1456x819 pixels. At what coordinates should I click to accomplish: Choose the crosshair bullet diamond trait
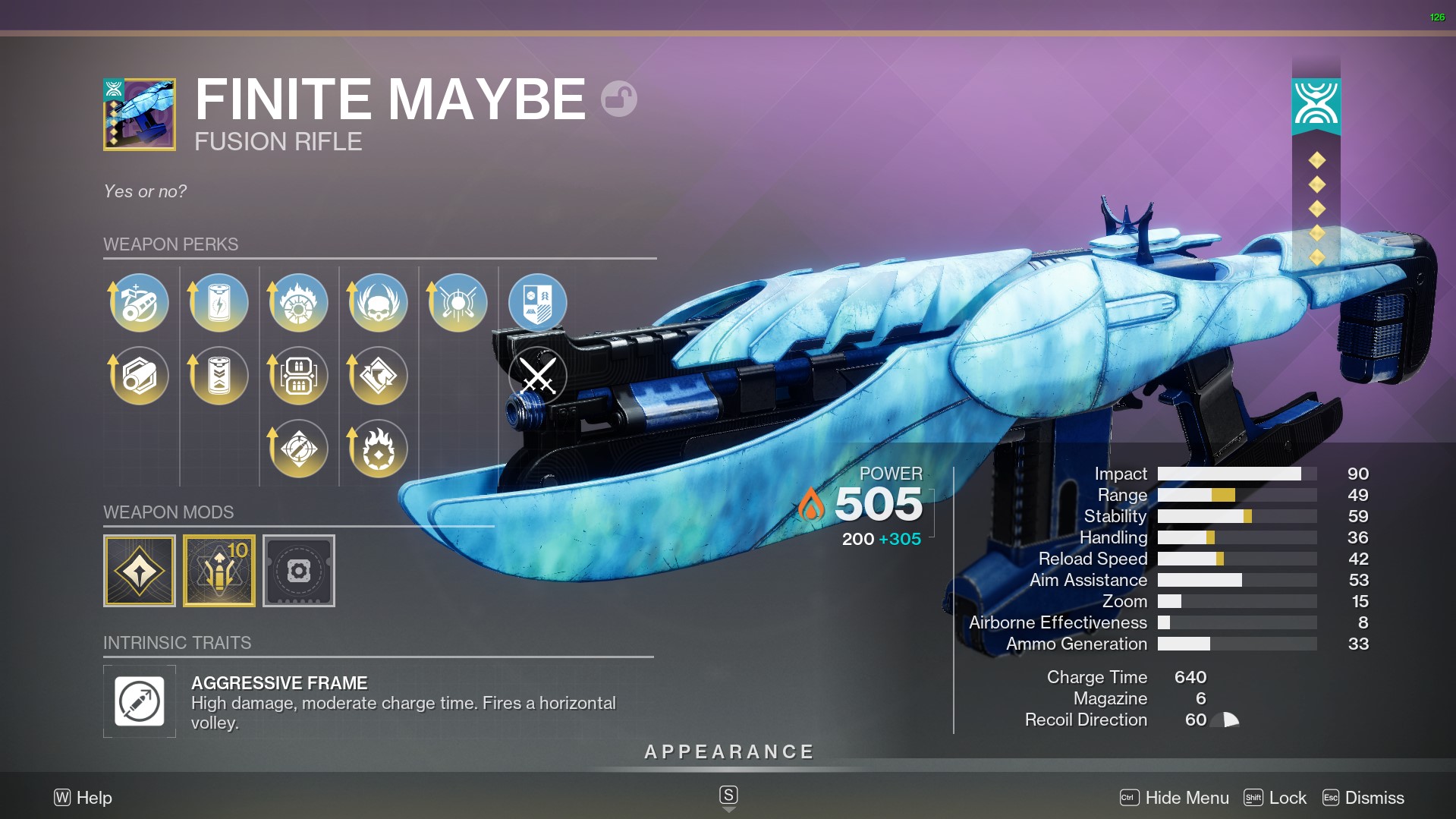[298, 449]
